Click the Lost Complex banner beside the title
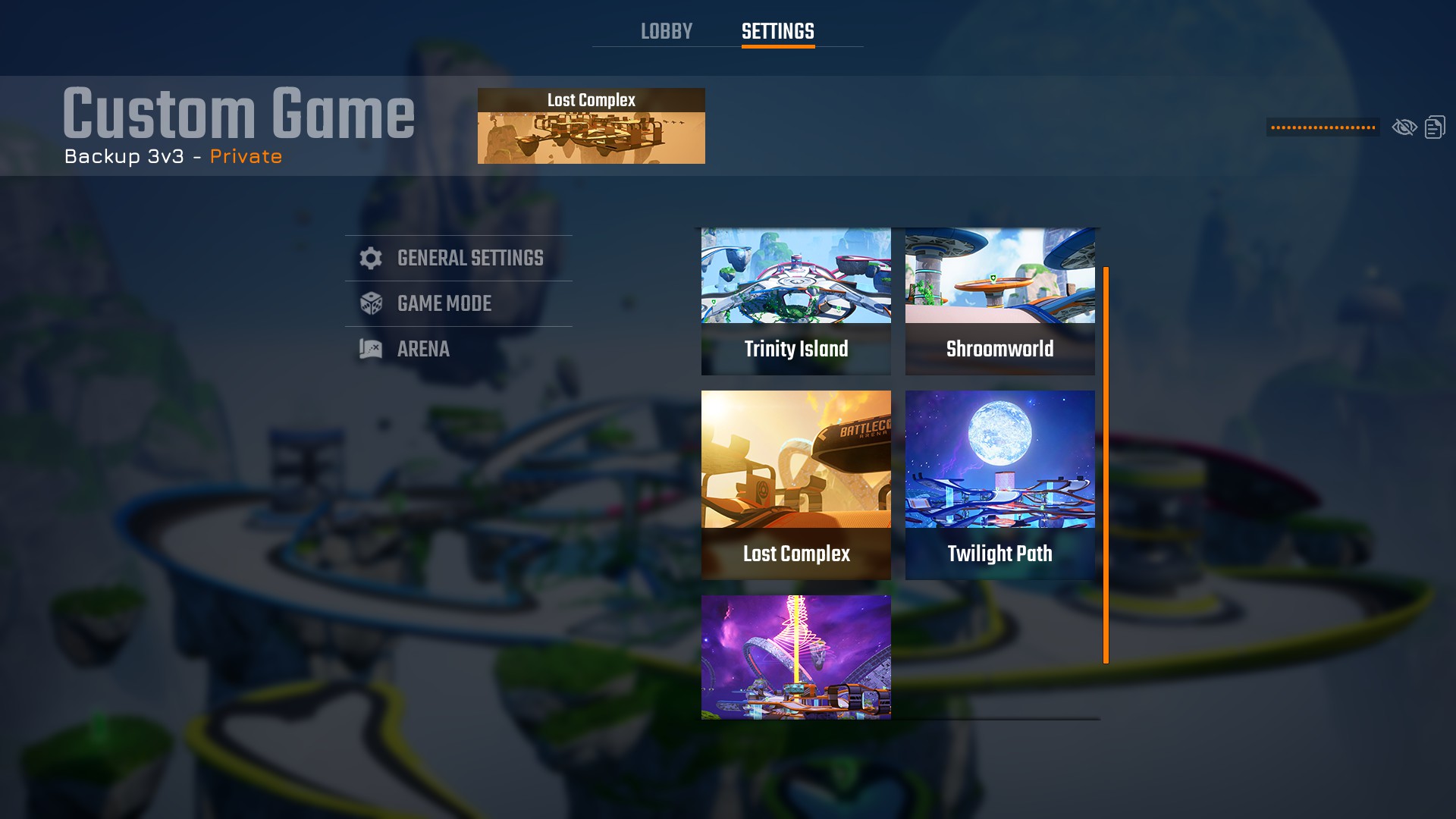 tap(591, 126)
